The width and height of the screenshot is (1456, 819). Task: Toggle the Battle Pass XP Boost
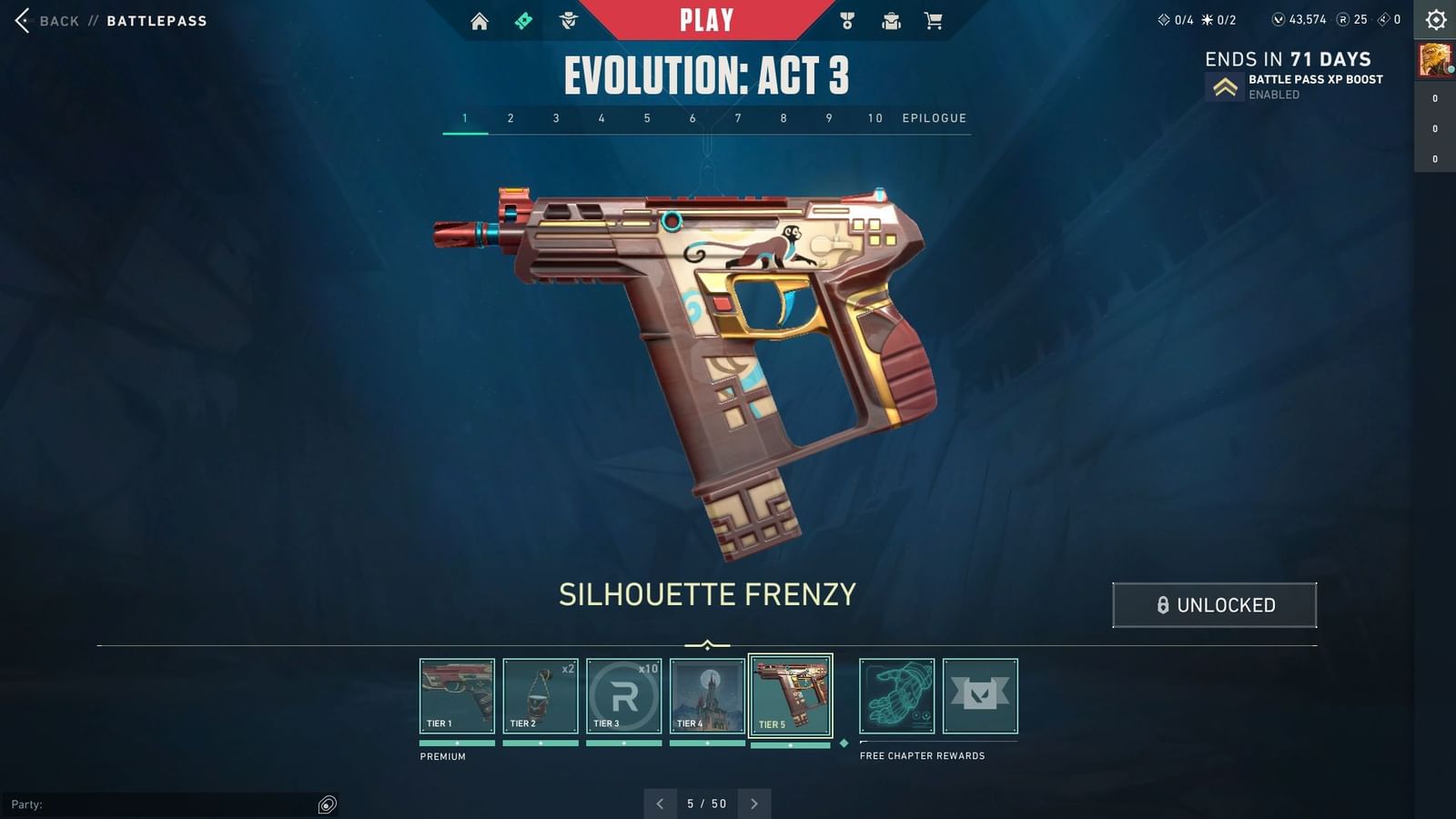(x=1224, y=86)
